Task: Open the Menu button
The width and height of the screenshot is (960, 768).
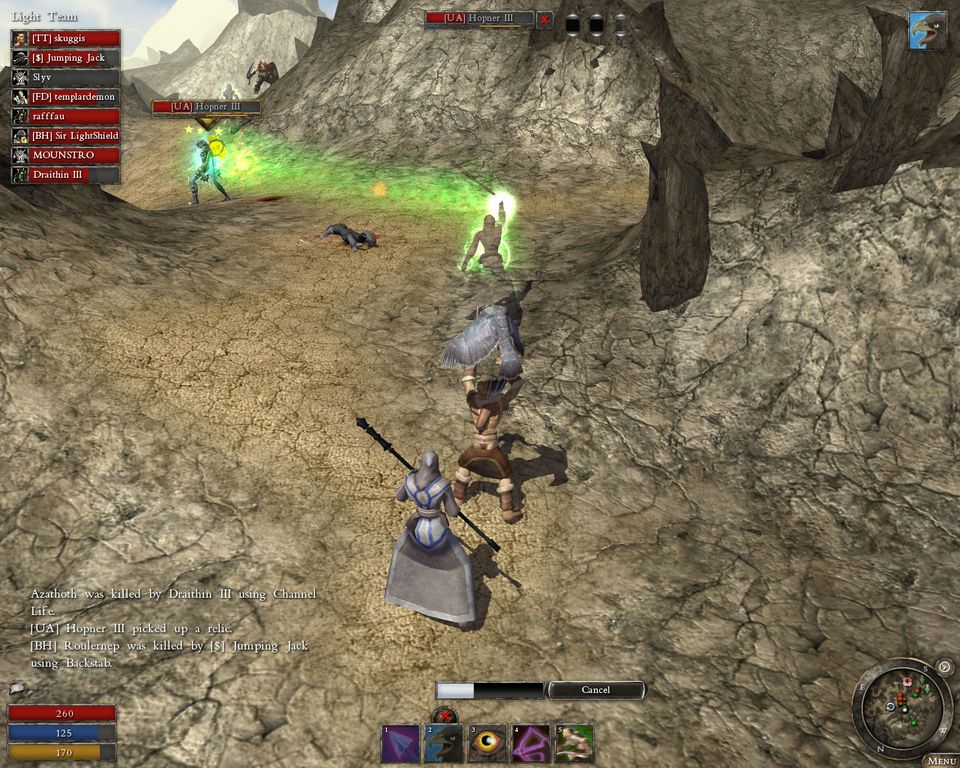Action: [942, 761]
